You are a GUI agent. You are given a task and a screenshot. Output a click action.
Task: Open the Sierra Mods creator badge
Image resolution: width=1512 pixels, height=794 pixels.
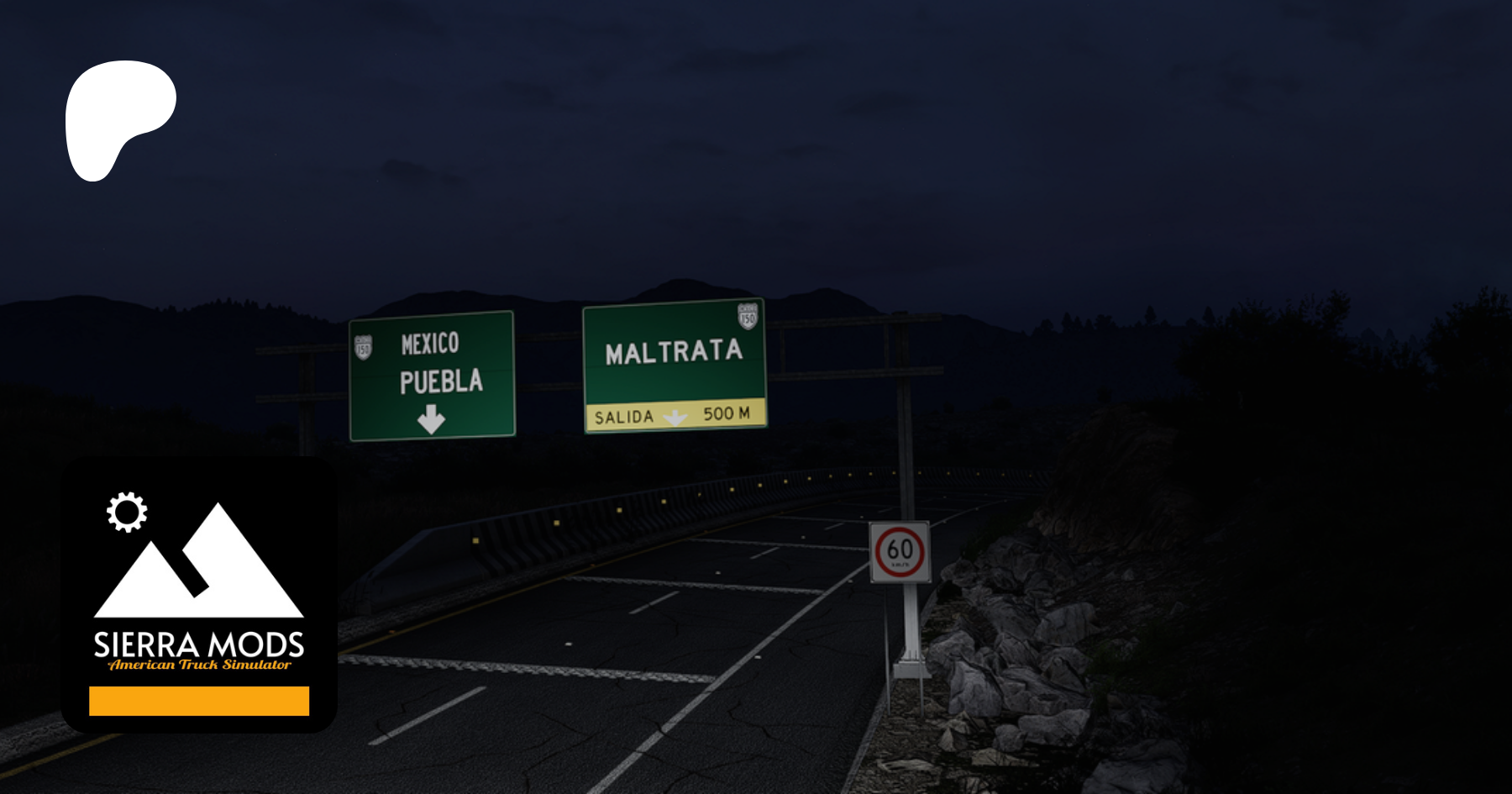199,594
